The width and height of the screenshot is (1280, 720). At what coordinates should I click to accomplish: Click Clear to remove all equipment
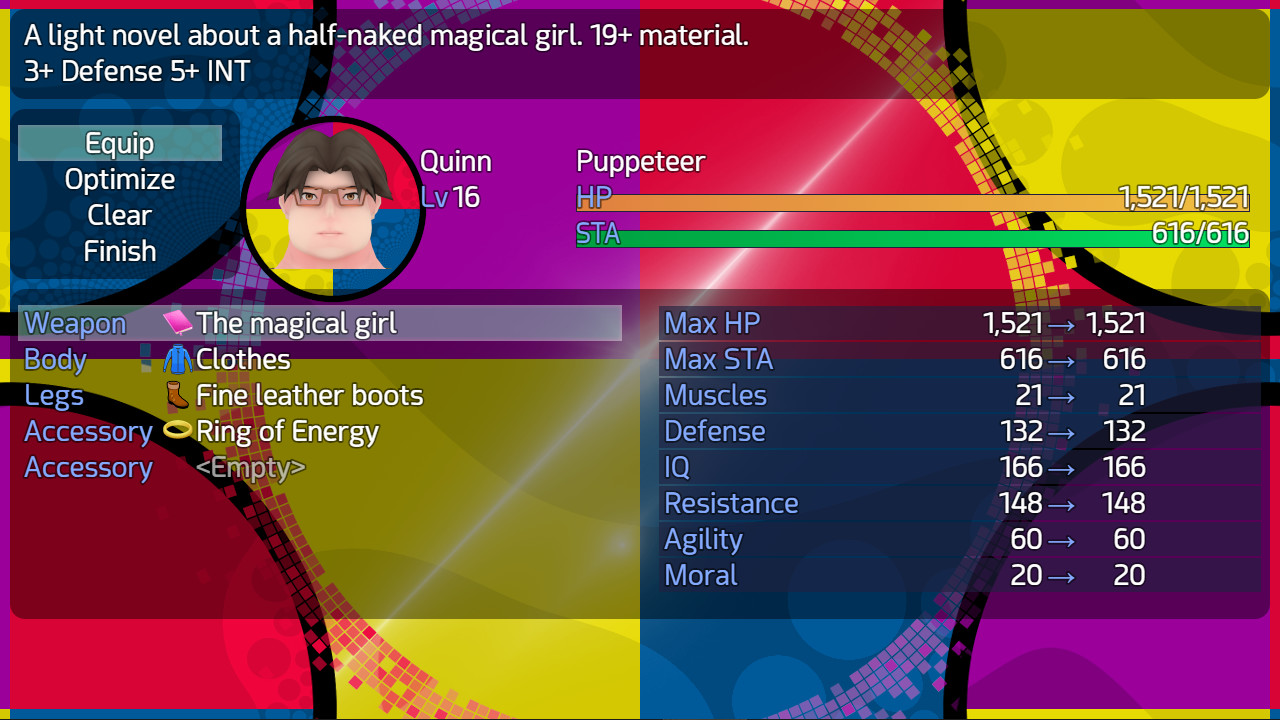119,214
